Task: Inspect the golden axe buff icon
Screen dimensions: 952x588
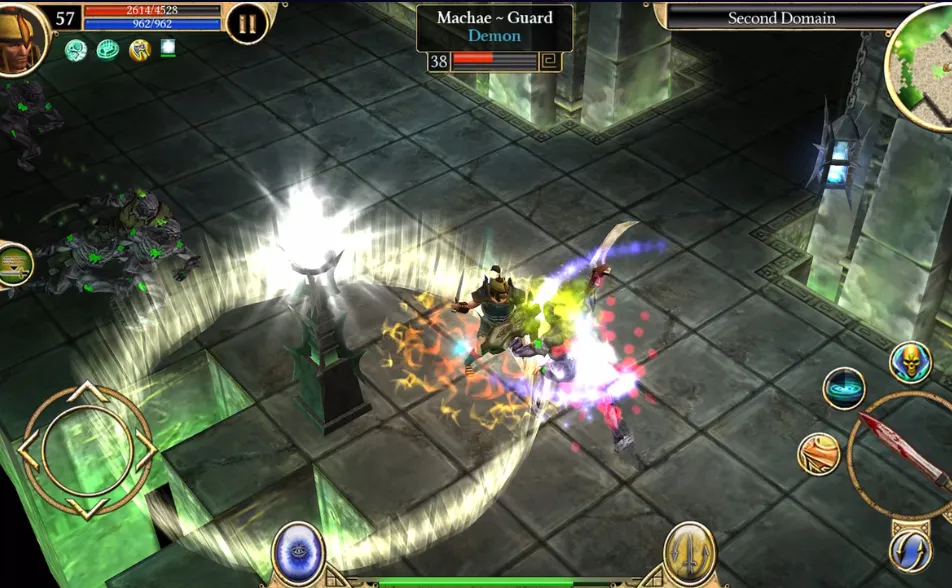Action: 139,50
